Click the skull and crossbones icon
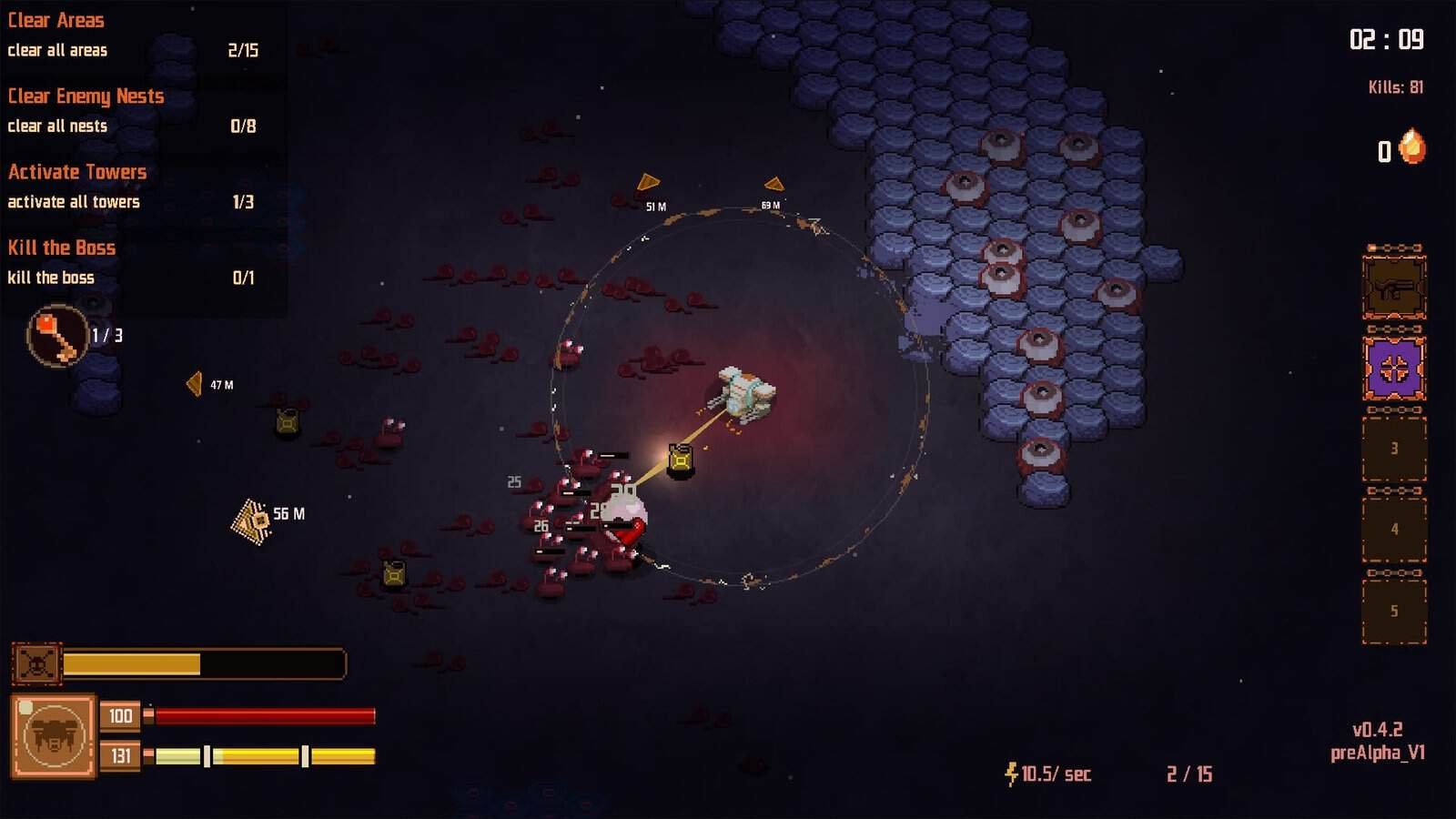Image resolution: width=1456 pixels, height=819 pixels. 36,663
